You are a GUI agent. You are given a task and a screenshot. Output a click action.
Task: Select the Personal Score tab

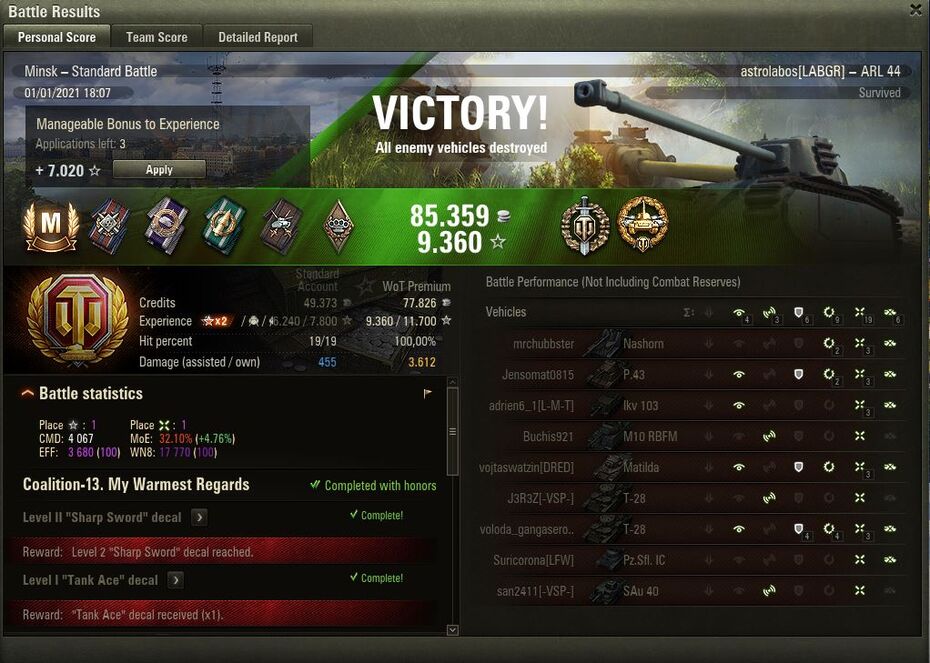(x=57, y=37)
